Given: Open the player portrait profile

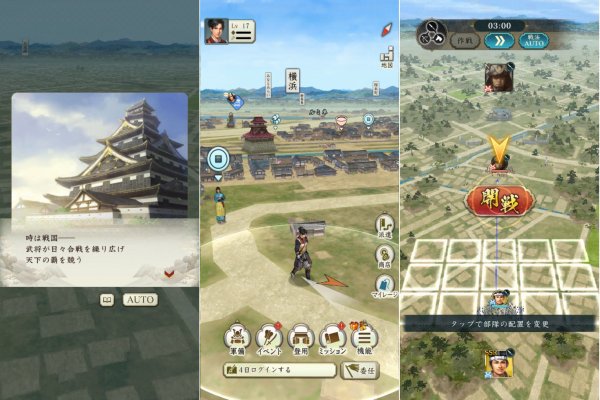Looking at the screenshot, I should click(x=215, y=31).
